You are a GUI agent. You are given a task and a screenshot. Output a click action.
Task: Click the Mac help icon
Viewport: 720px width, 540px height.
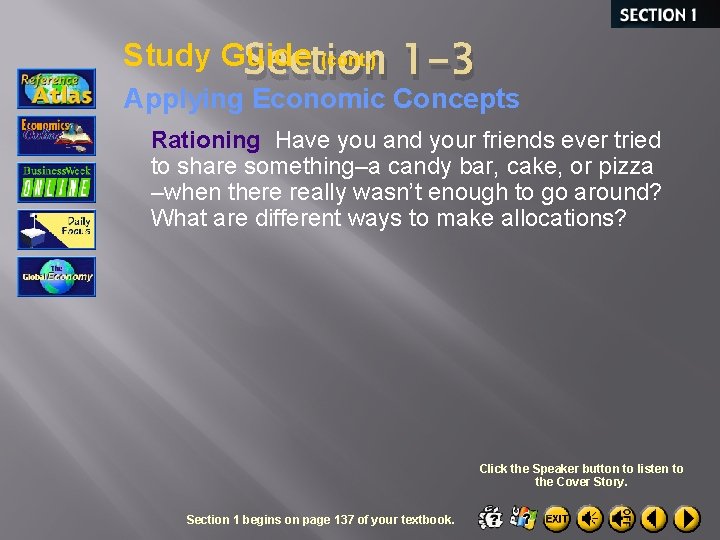(491, 518)
